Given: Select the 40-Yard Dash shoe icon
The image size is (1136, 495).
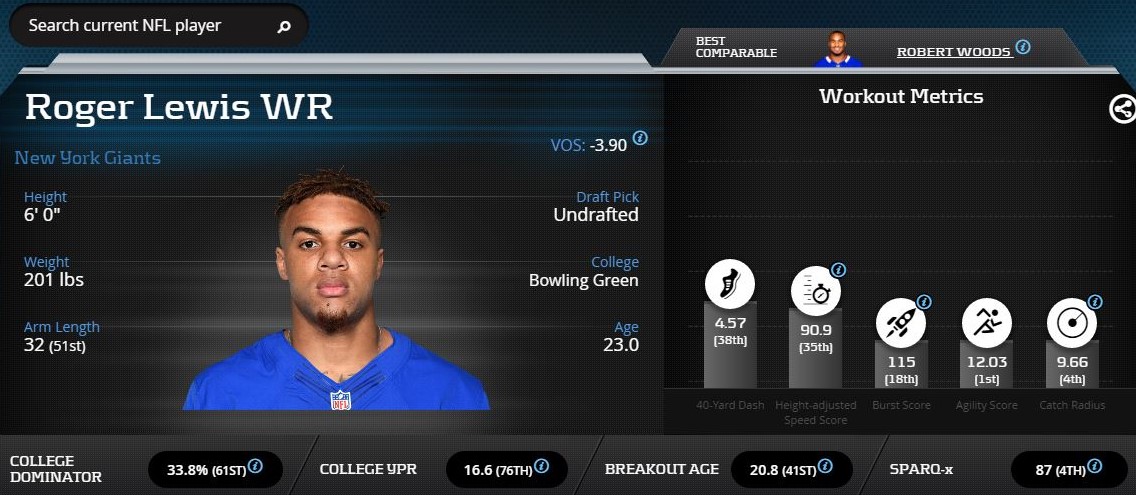Looking at the screenshot, I should (x=730, y=284).
